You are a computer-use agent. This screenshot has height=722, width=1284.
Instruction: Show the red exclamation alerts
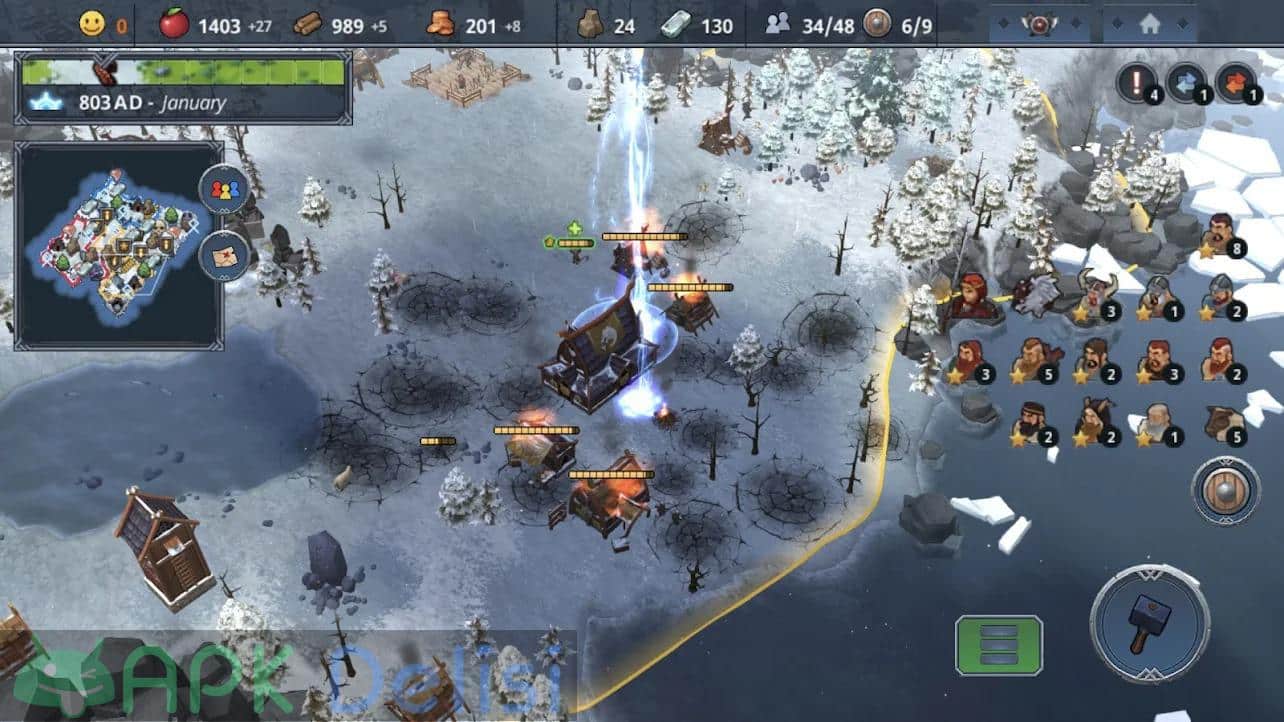(1136, 82)
